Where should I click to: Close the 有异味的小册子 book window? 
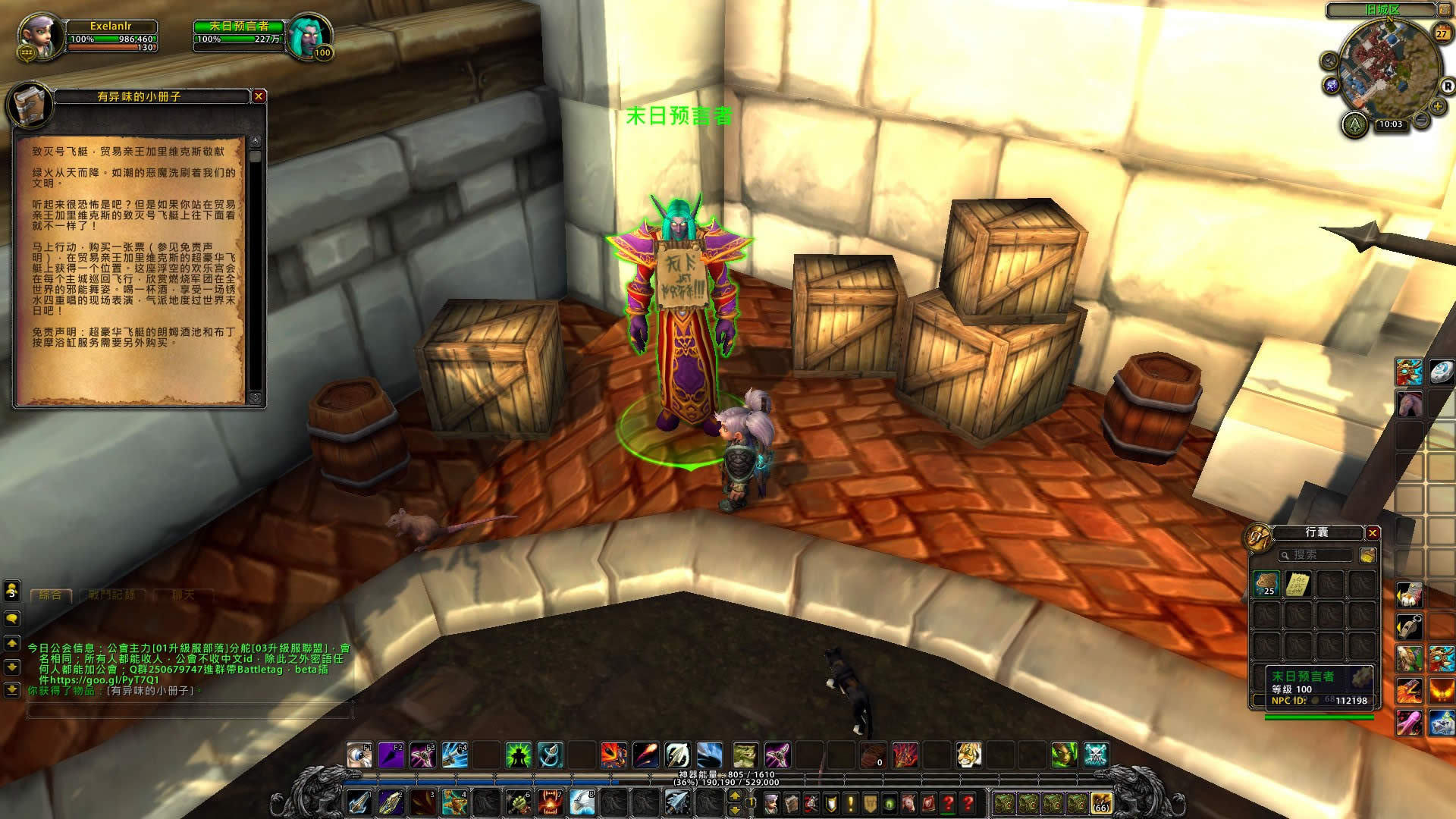point(259,96)
